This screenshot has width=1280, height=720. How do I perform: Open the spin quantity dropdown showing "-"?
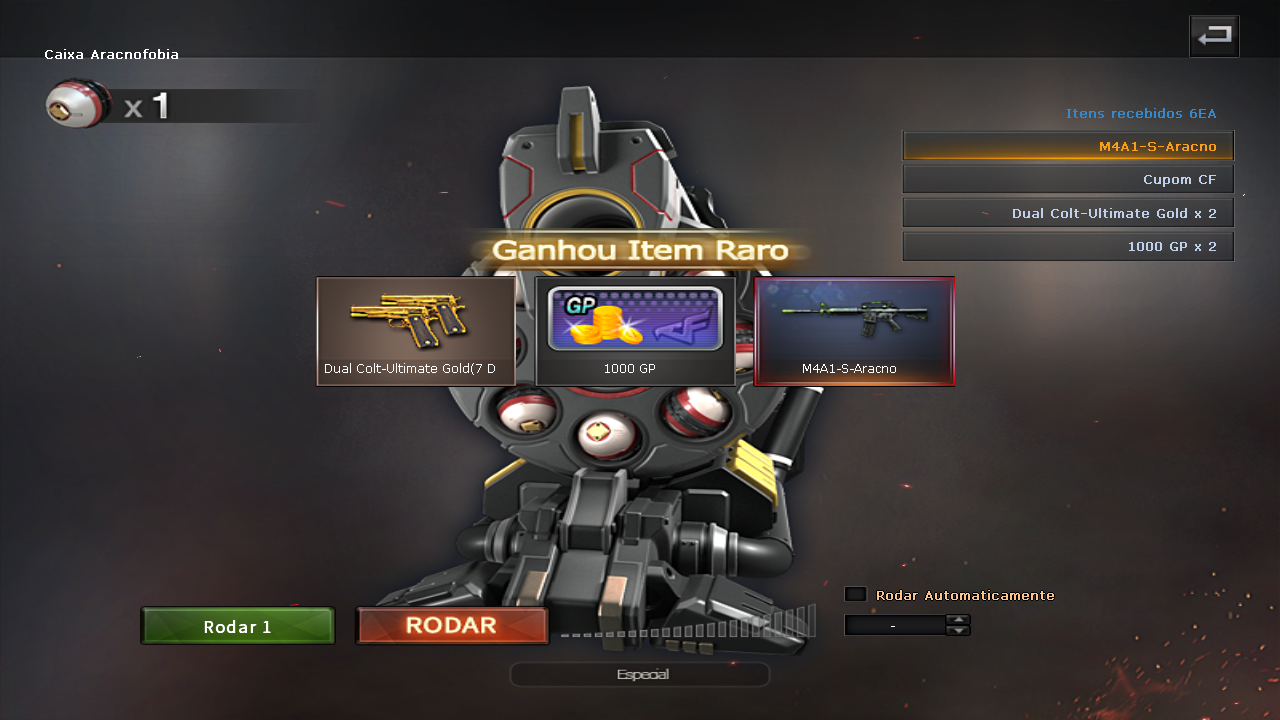click(893, 625)
